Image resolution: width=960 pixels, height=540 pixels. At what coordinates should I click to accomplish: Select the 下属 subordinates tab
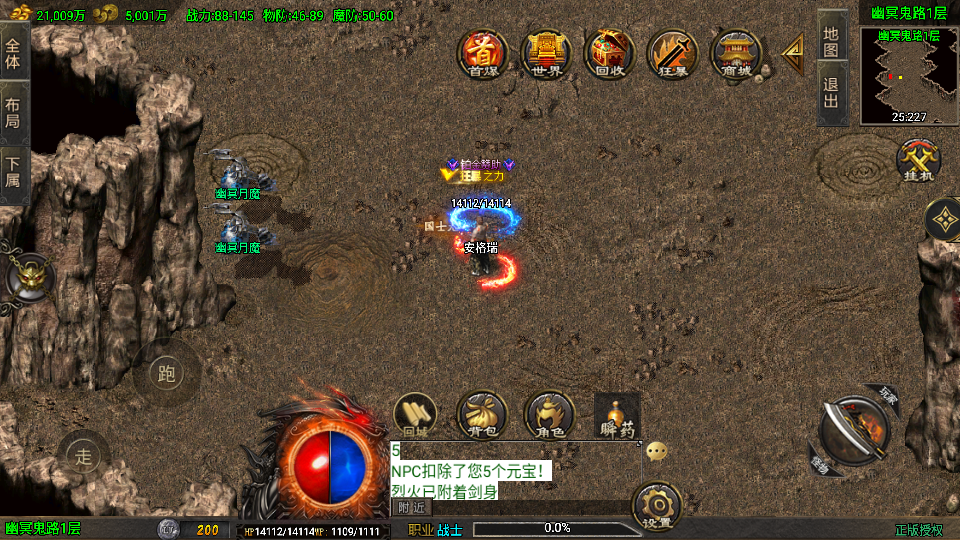13,174
